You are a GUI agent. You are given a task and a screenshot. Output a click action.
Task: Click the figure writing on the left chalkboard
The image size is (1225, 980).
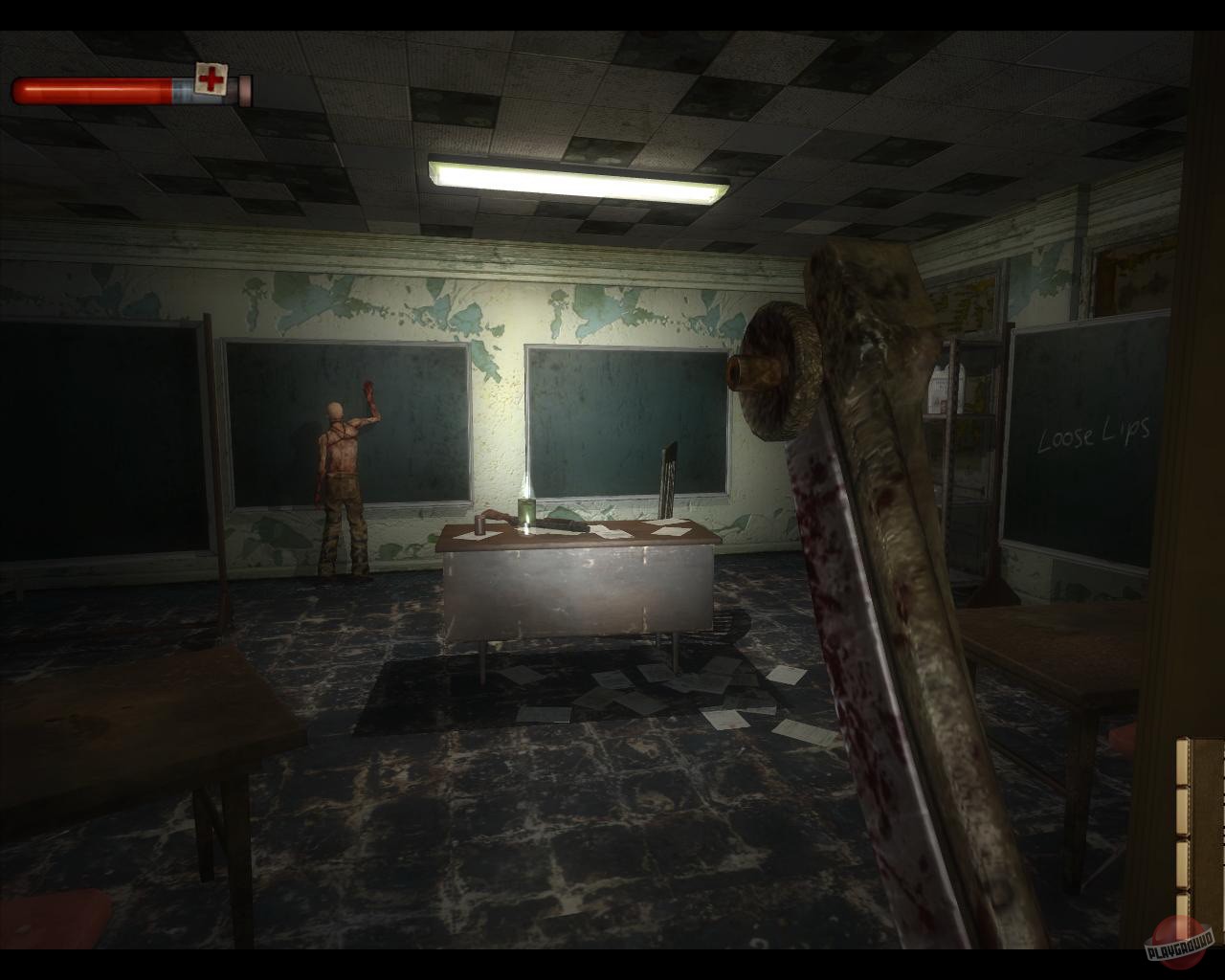pos(342,469)
